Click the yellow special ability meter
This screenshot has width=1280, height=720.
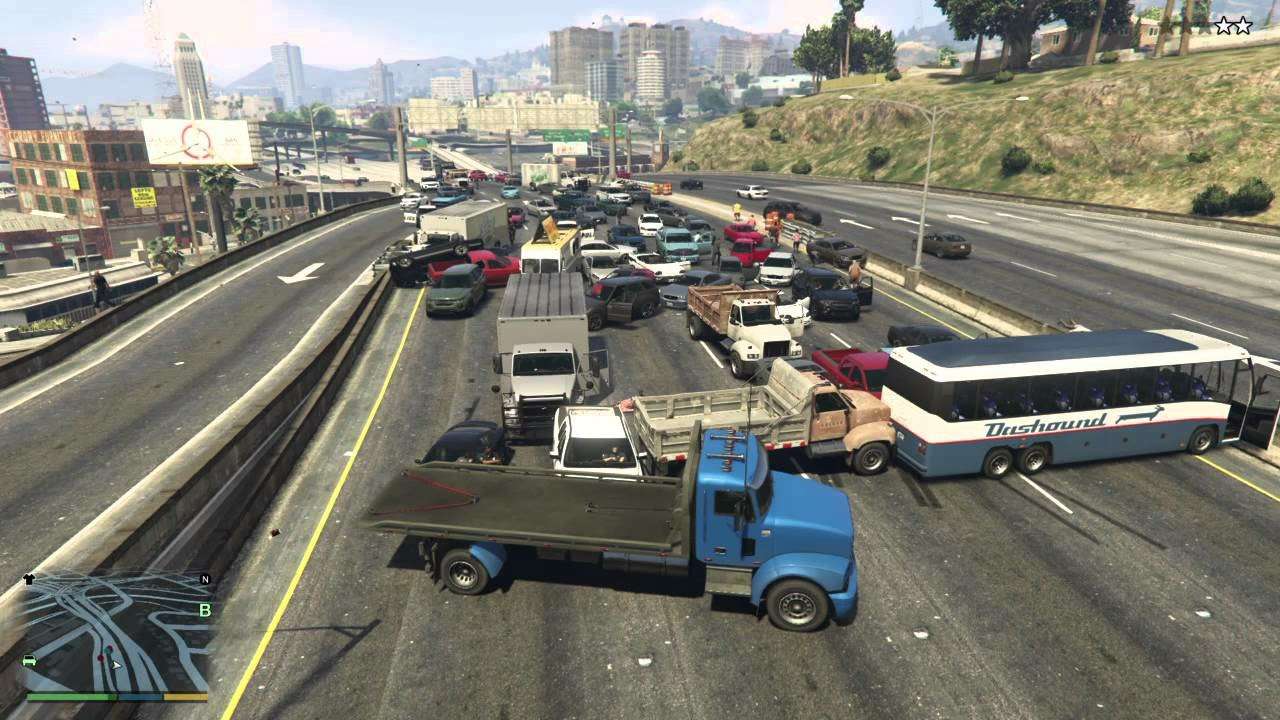click(186, 697)
